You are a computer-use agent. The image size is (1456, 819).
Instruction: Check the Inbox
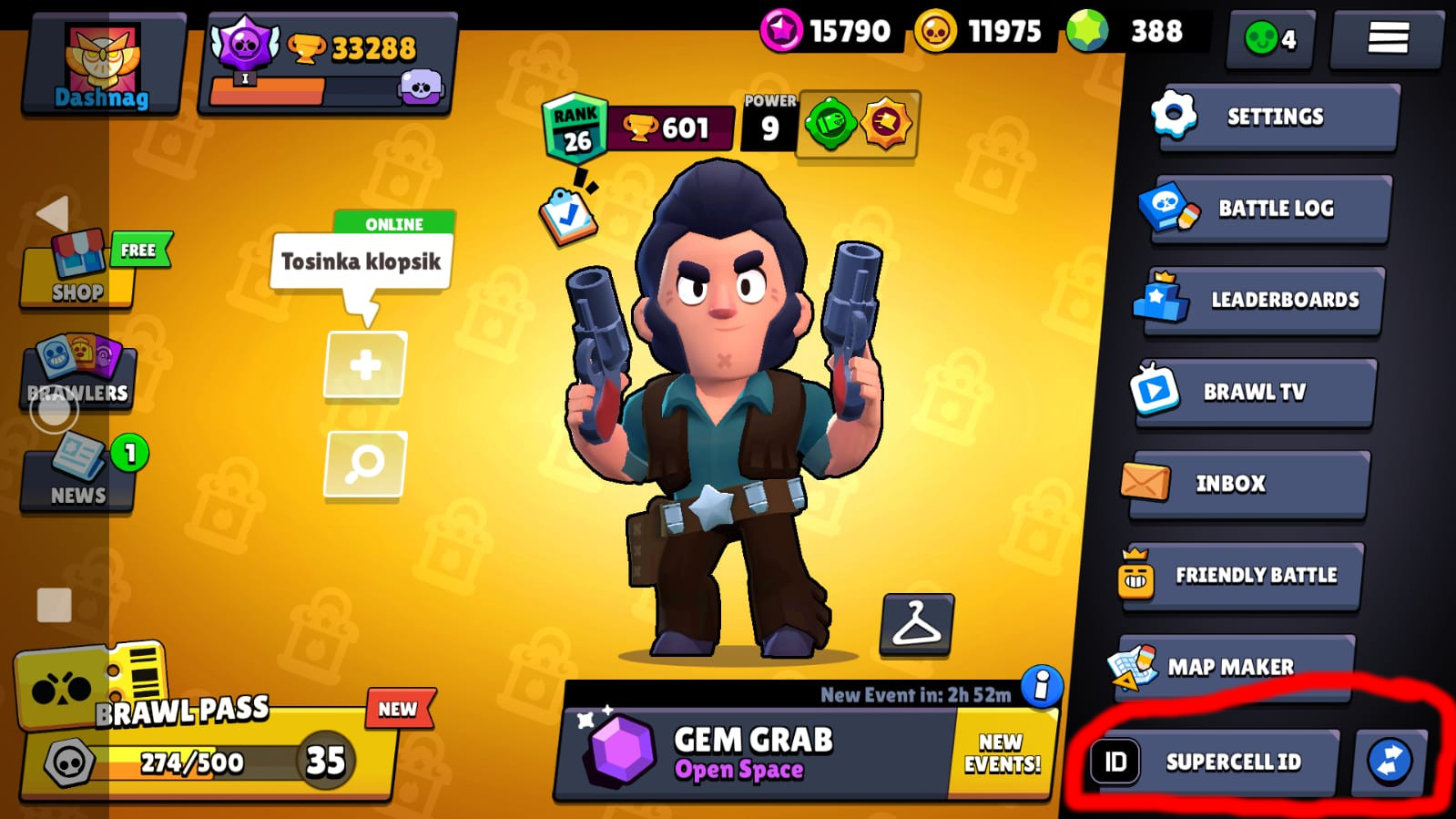tap(1247, 484)
